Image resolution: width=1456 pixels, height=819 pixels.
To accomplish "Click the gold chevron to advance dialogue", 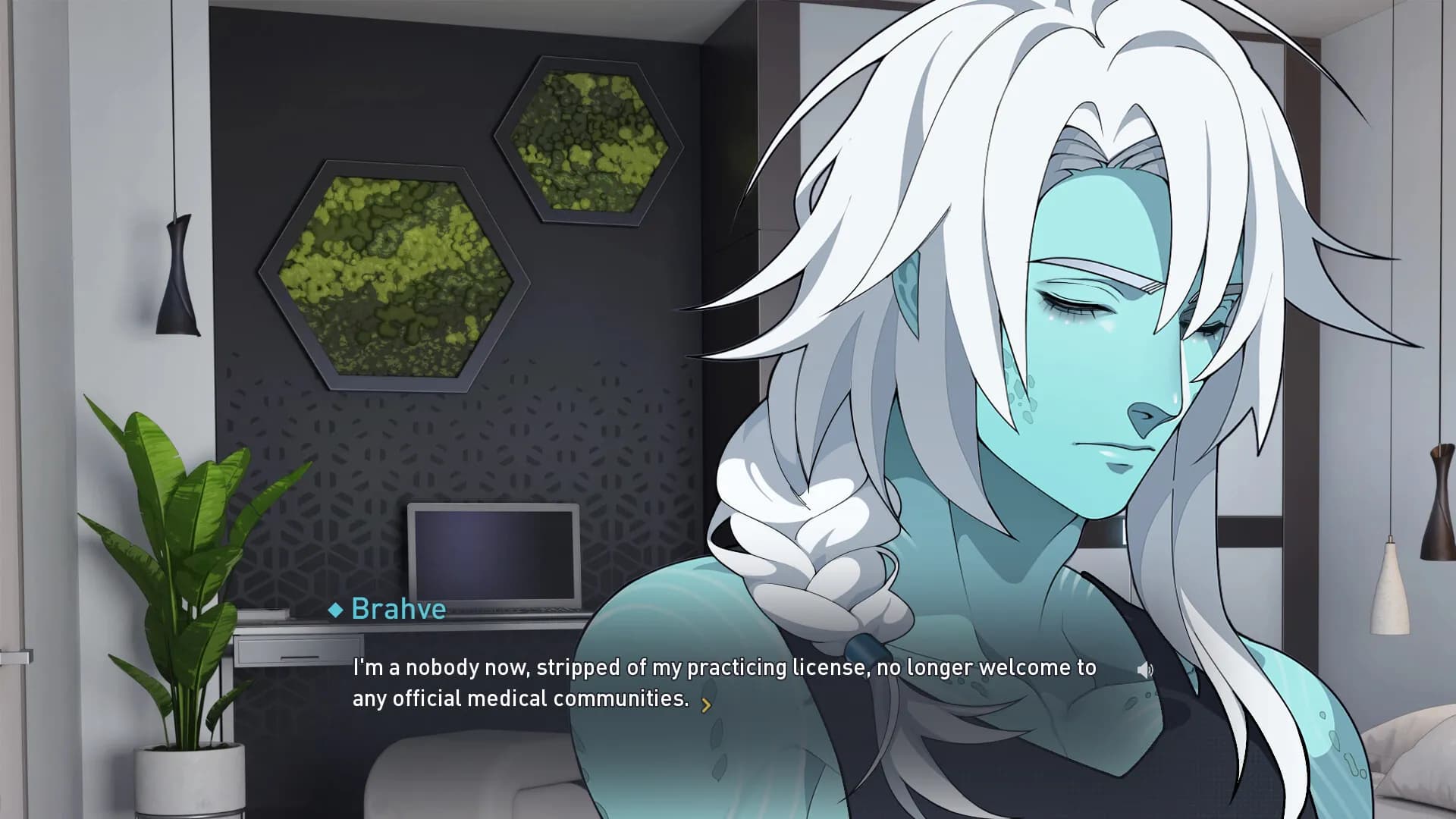I will point(707,704).
